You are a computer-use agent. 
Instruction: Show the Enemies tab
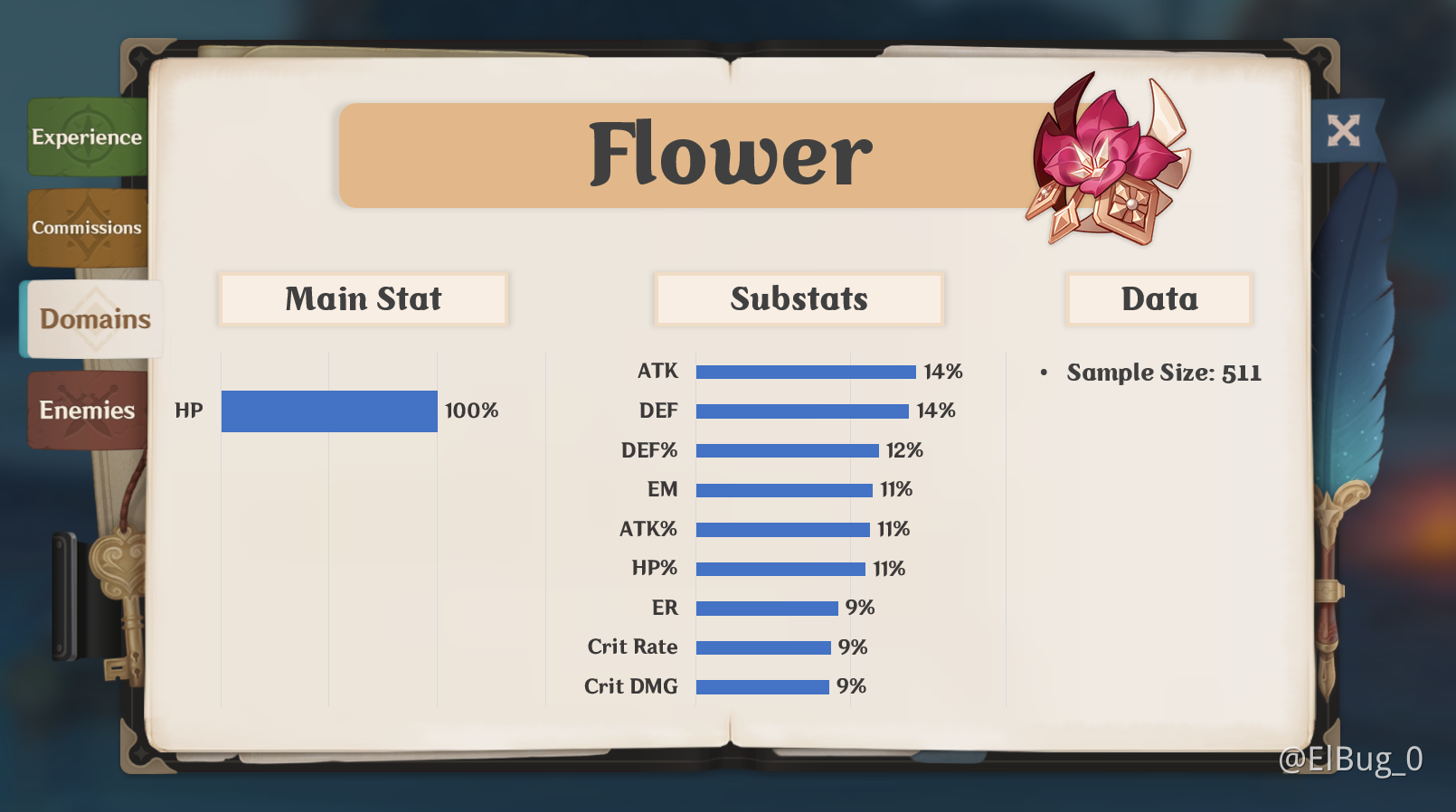click(87, 411)
